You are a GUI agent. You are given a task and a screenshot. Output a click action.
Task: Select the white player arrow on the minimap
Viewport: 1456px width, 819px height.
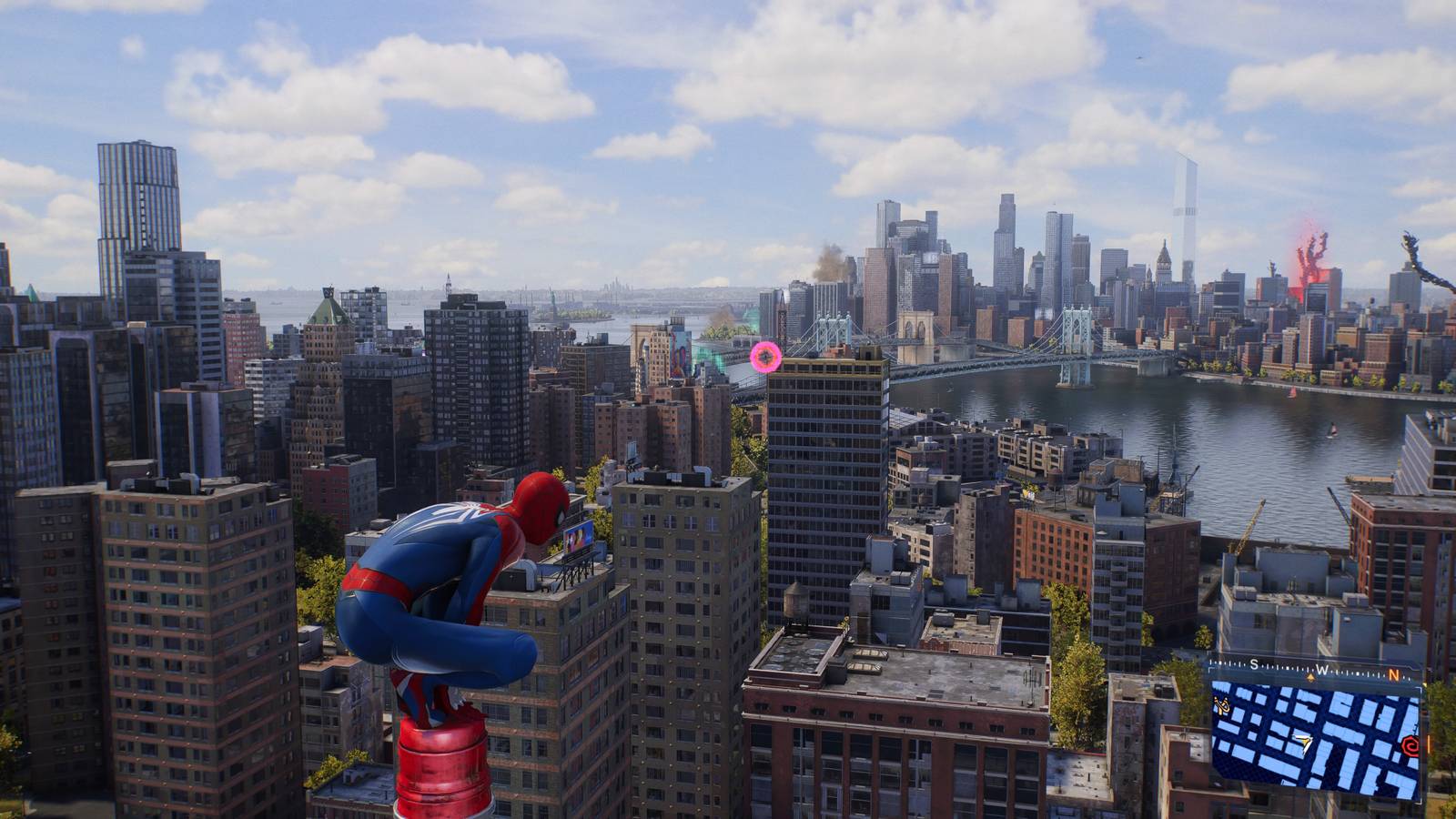point(1302,743)
